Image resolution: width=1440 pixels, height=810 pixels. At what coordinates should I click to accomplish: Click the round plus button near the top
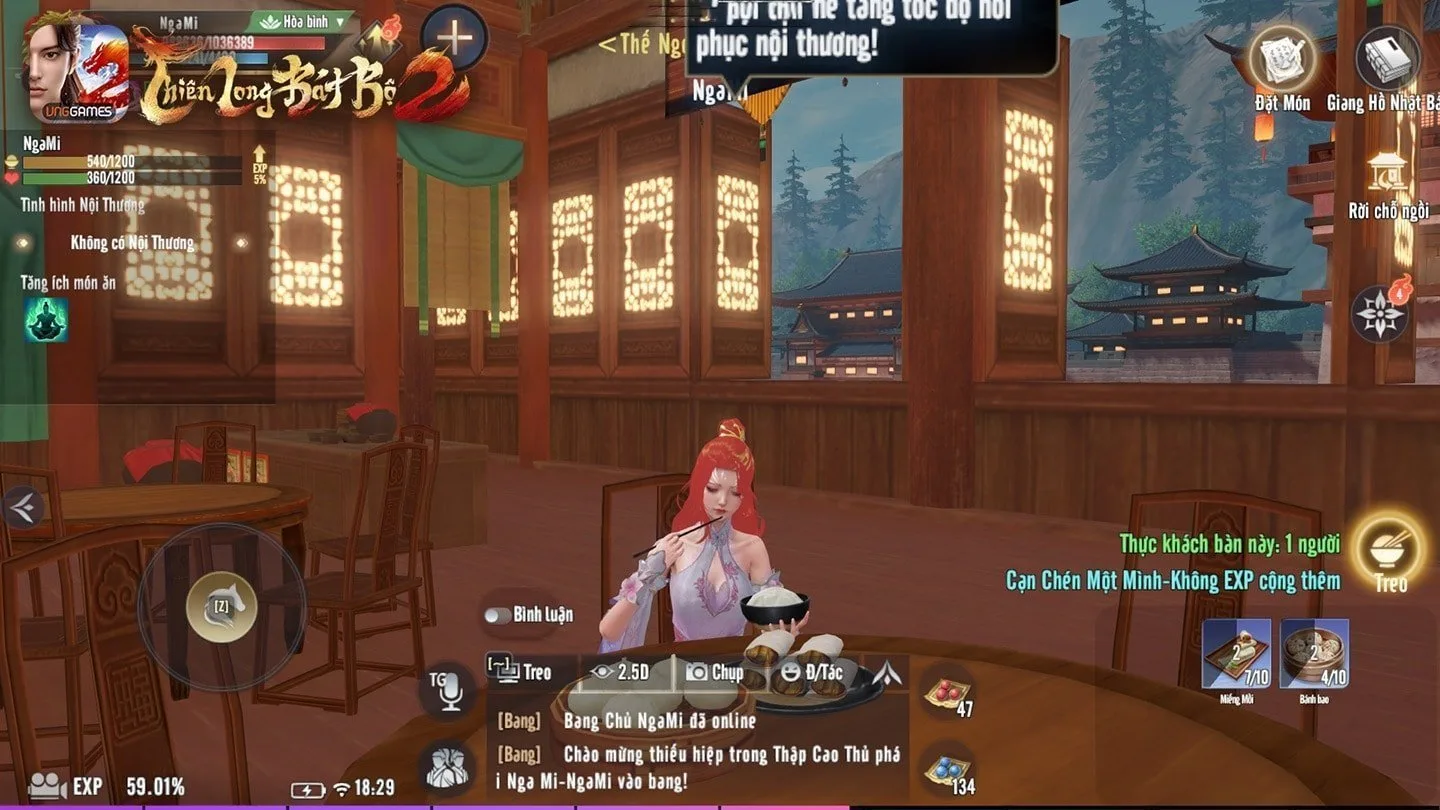[x=454, y=38]
